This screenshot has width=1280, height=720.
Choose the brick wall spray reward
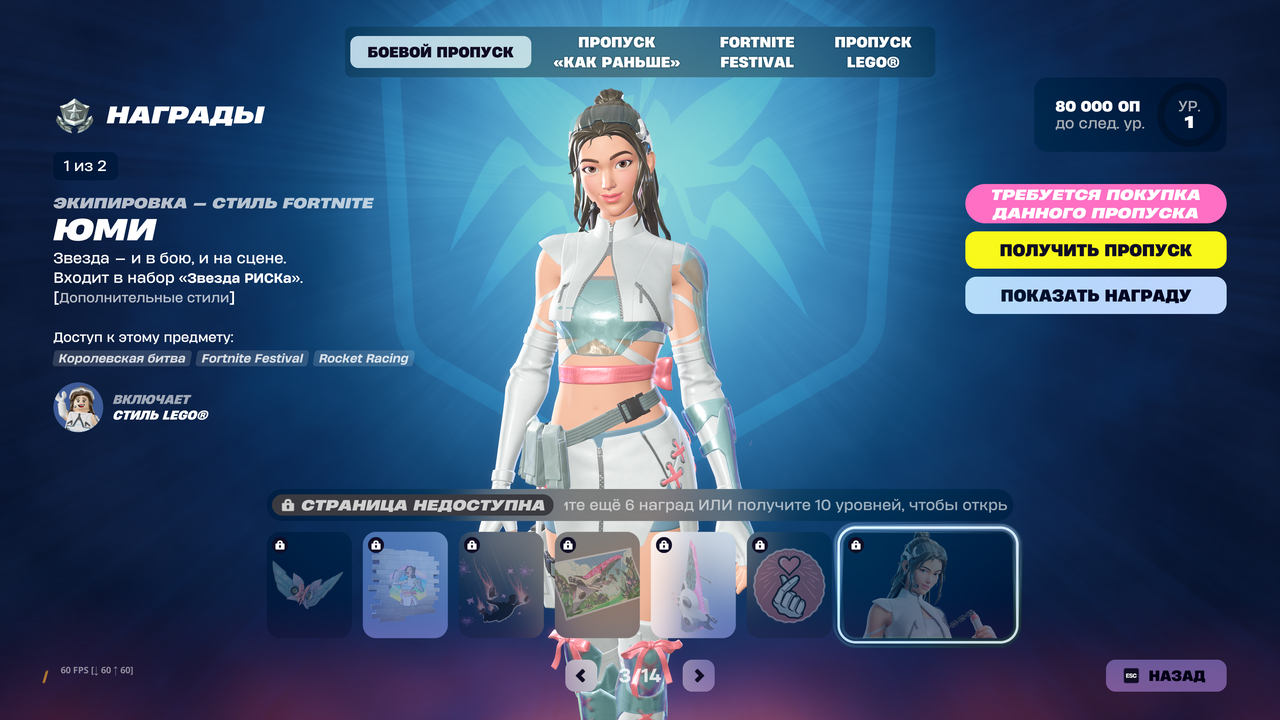click(405, 585)
